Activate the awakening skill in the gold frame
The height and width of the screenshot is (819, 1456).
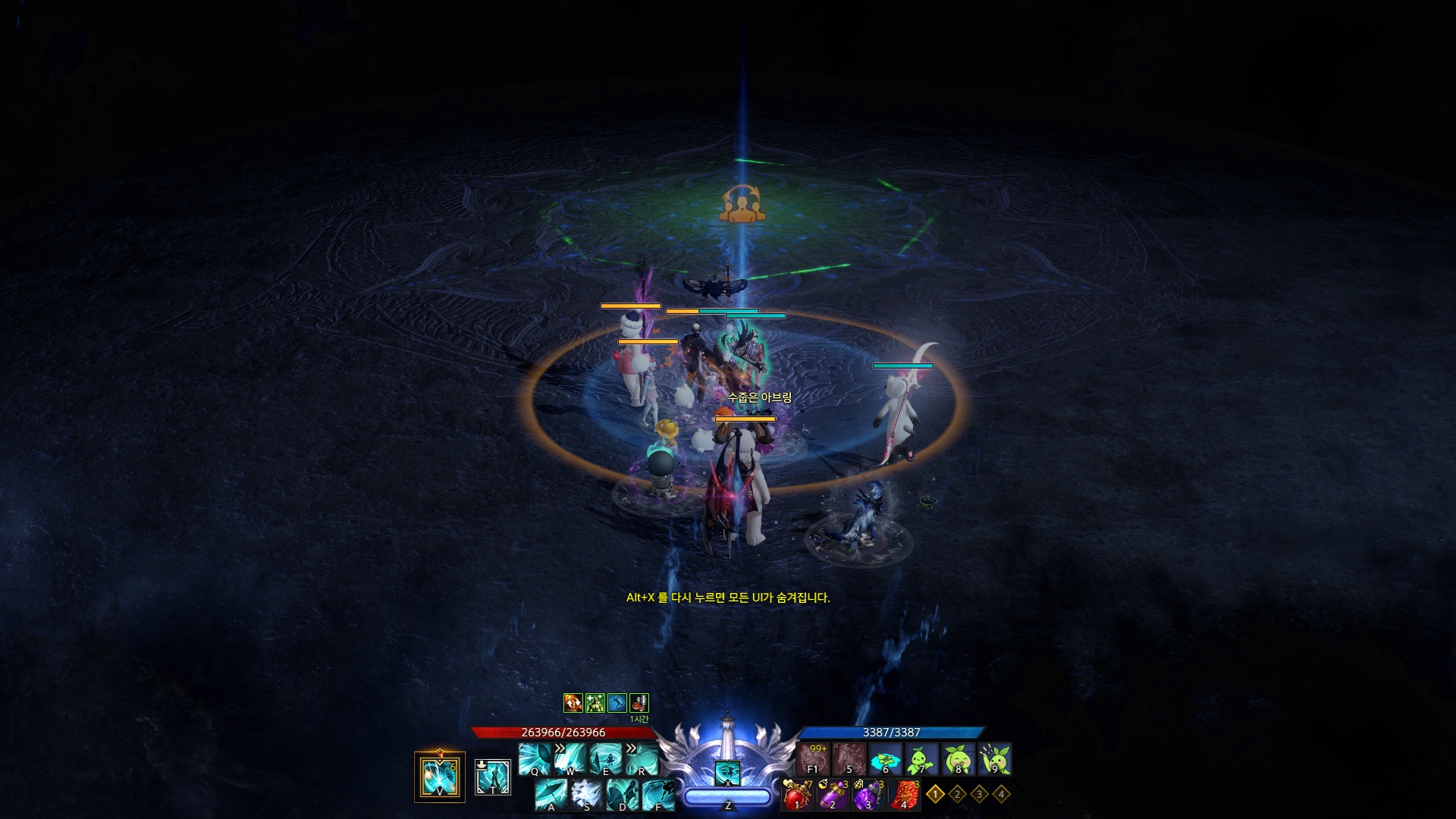(440, 776)
